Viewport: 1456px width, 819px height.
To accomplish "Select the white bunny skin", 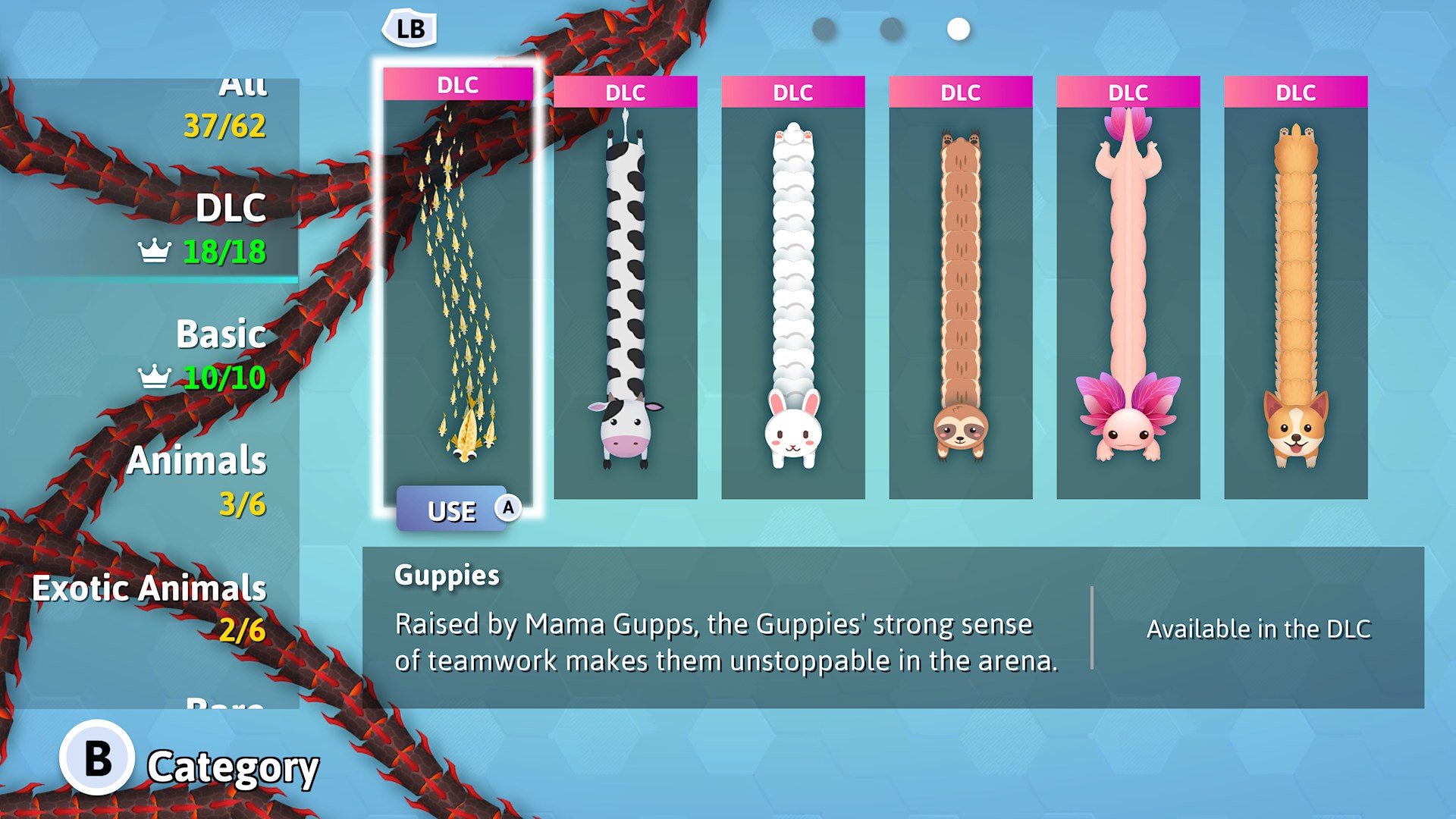I will click(x=794, y=288).
